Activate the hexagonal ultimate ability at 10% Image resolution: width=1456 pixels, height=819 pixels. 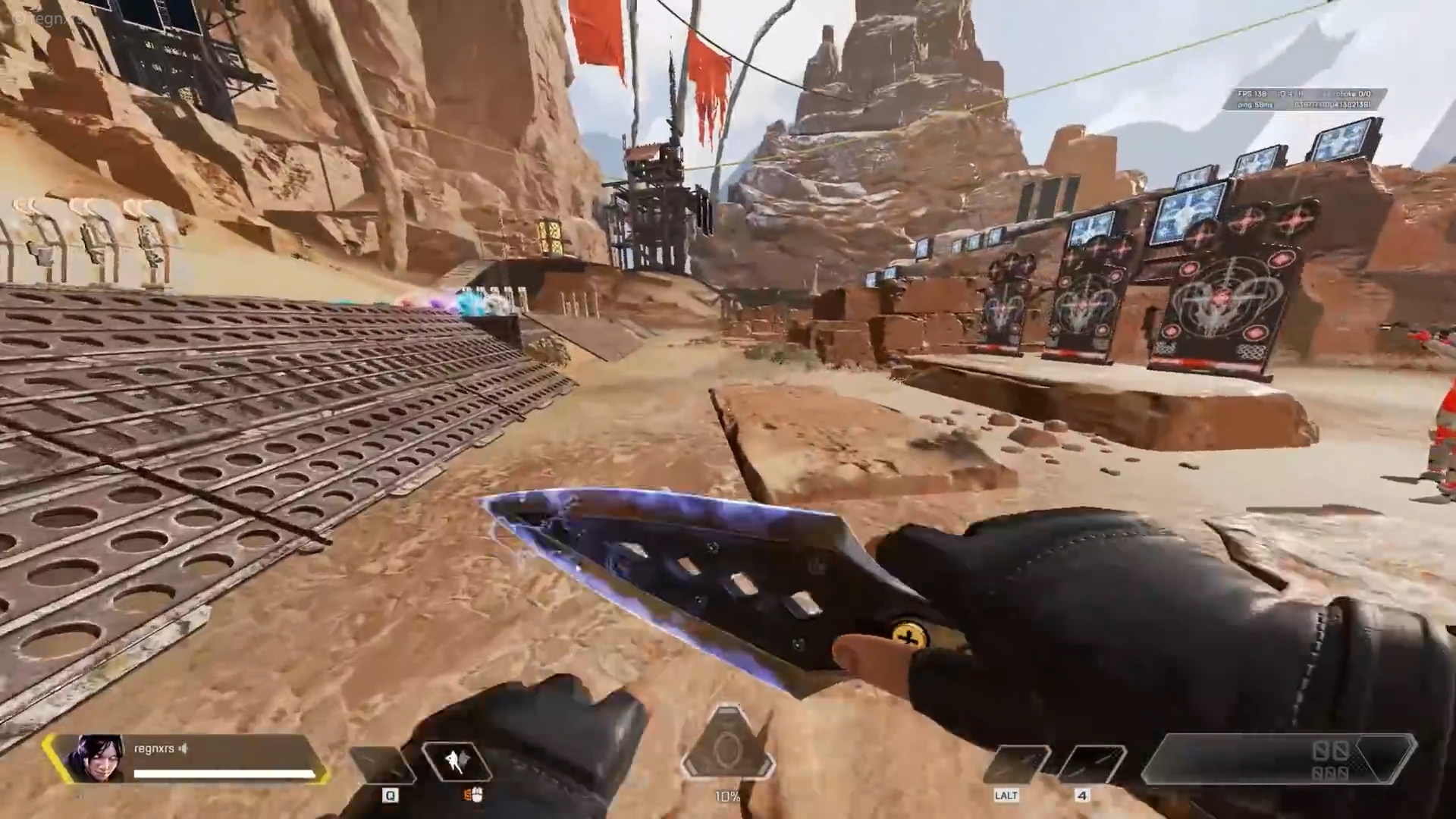coord(727,748)
